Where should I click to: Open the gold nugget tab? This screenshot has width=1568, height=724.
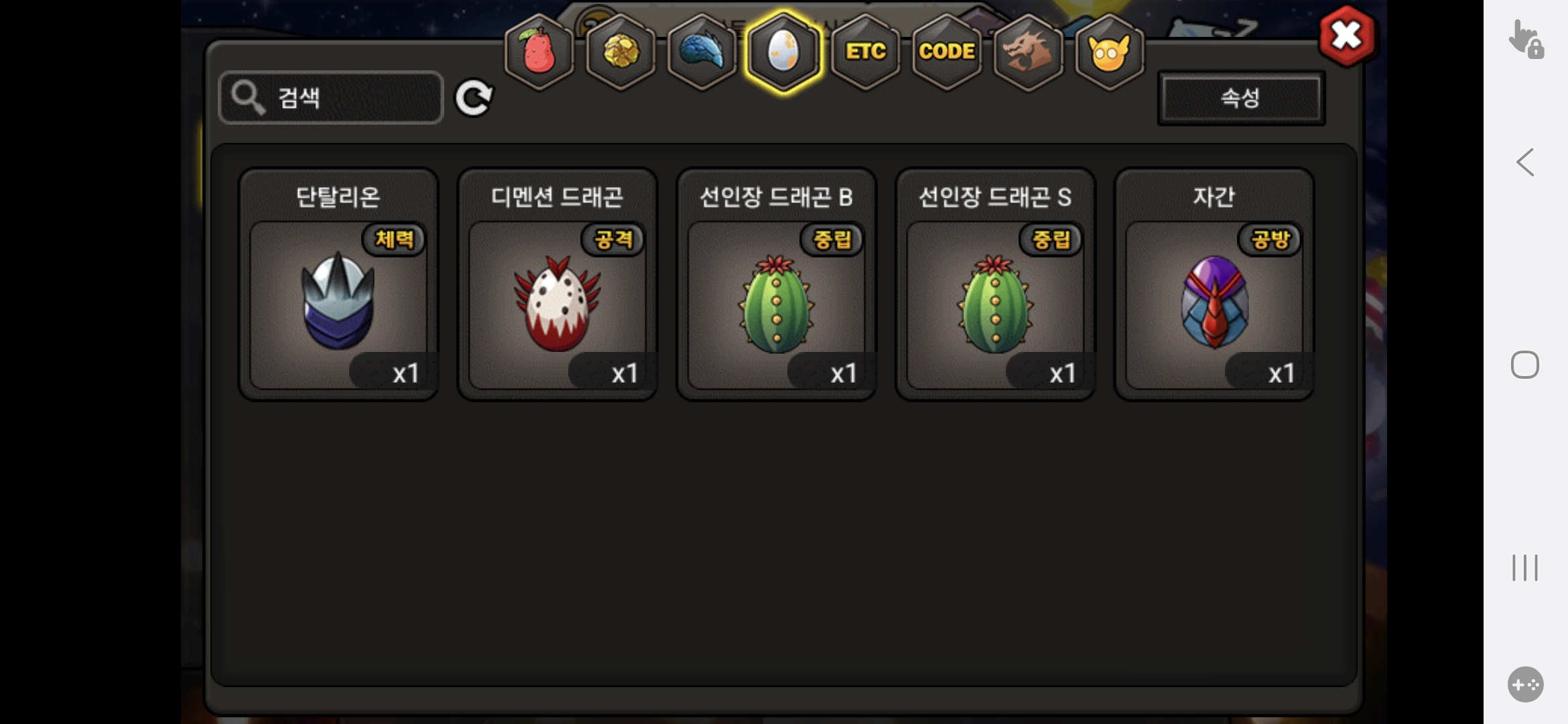point(621,52)
